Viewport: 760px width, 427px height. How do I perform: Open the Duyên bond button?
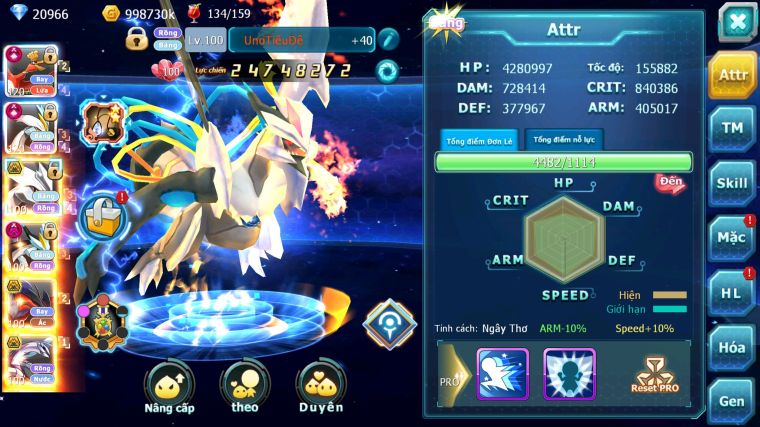pos(320,388)
